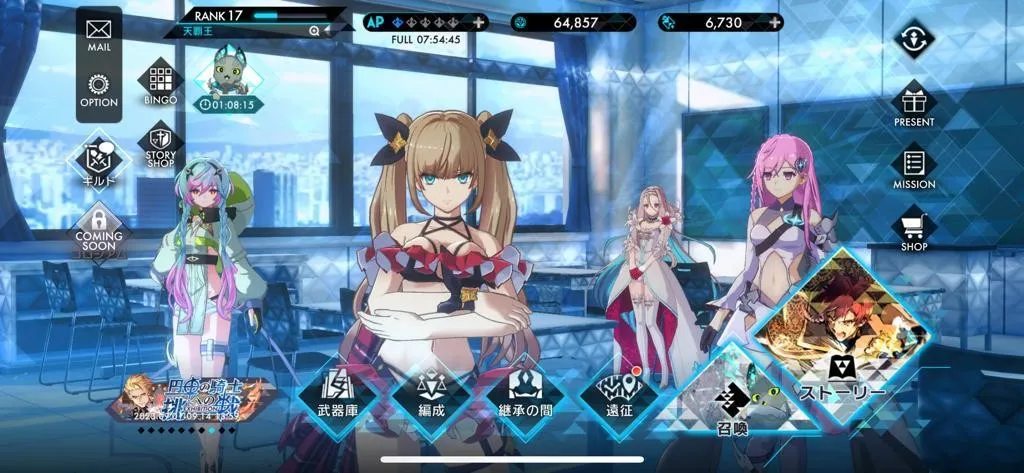Open the Option settings

98,90
